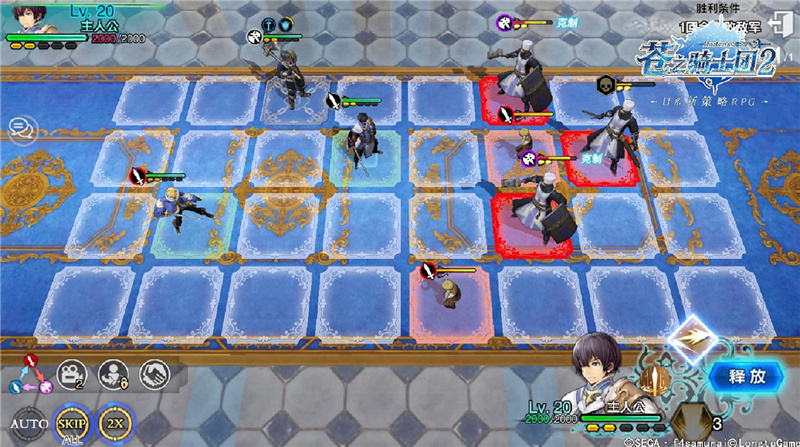Select the locked character swap icon
The image size is (800, 447).
(114, 373)
